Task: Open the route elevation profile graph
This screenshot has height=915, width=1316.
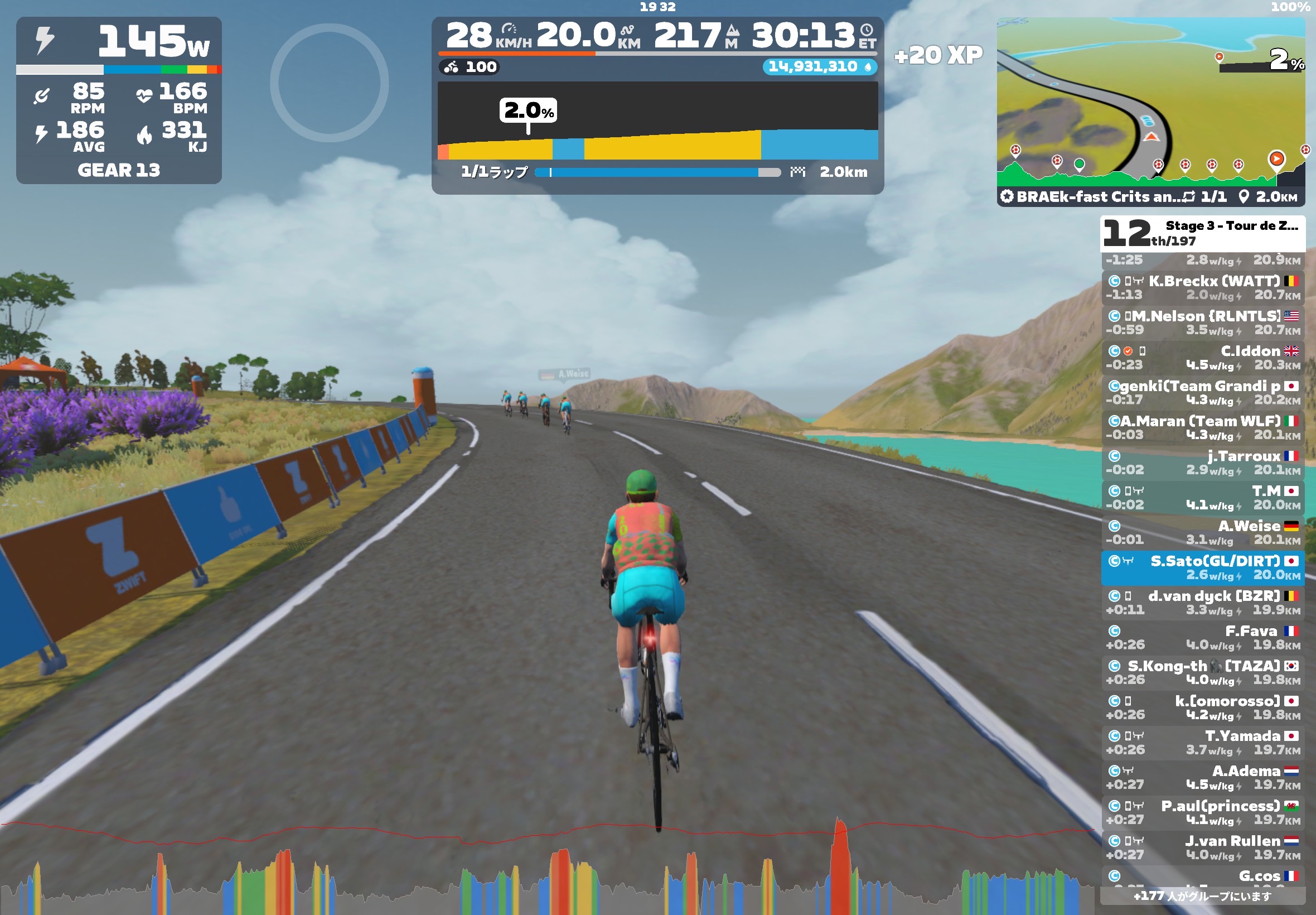Action: click(657, 121)
